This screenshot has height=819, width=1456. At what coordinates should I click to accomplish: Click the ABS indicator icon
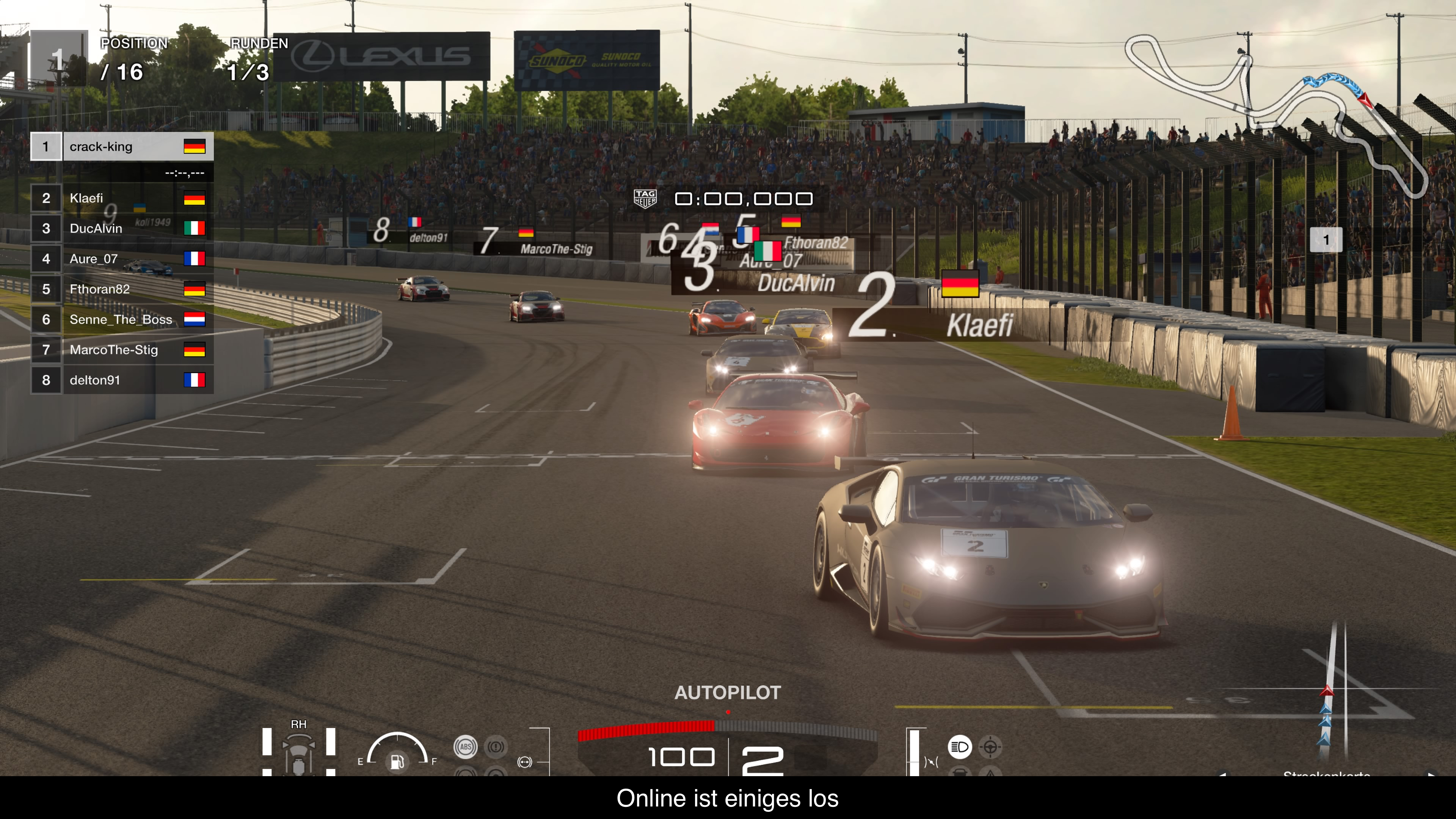465,747
